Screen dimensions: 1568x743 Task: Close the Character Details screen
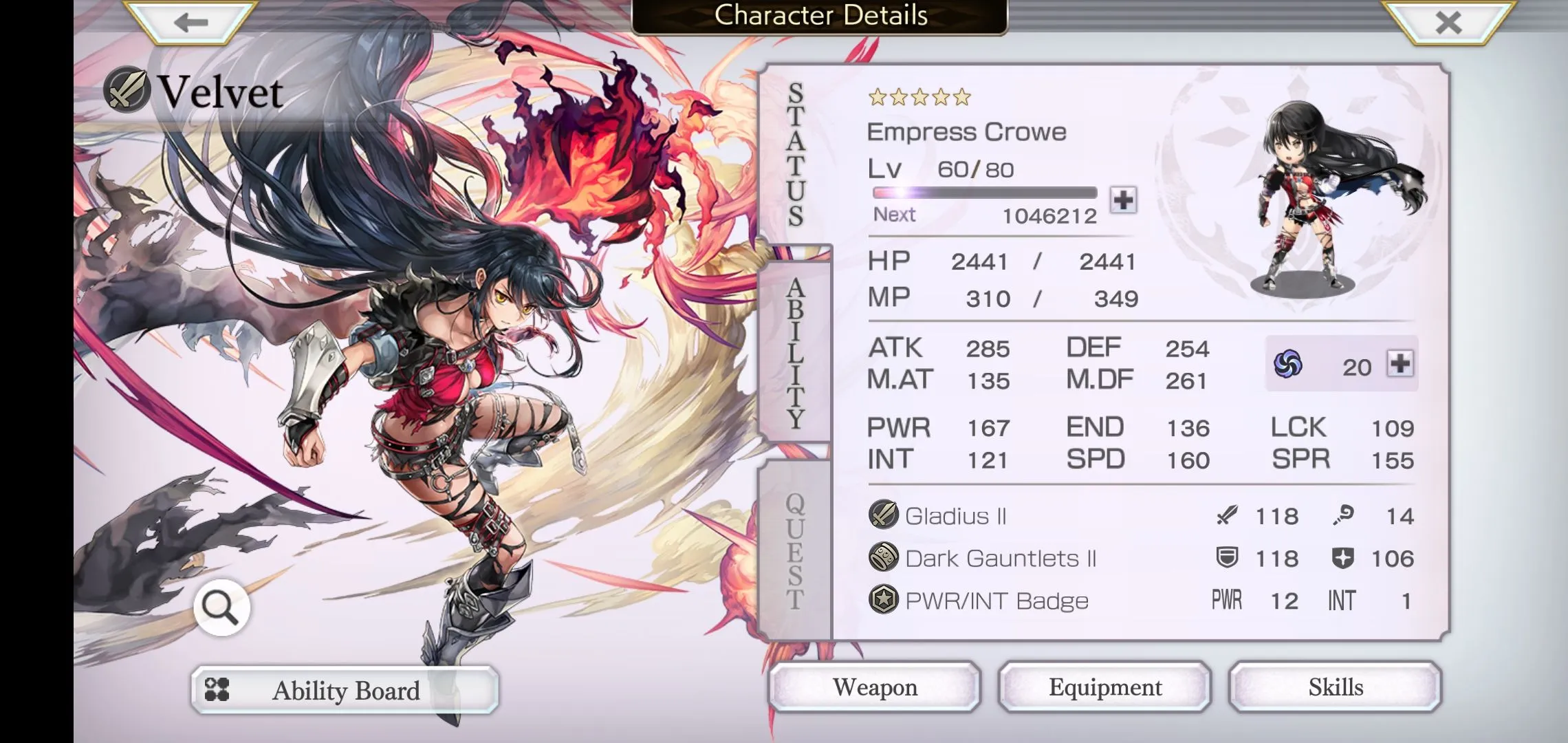pos(1448,23)
